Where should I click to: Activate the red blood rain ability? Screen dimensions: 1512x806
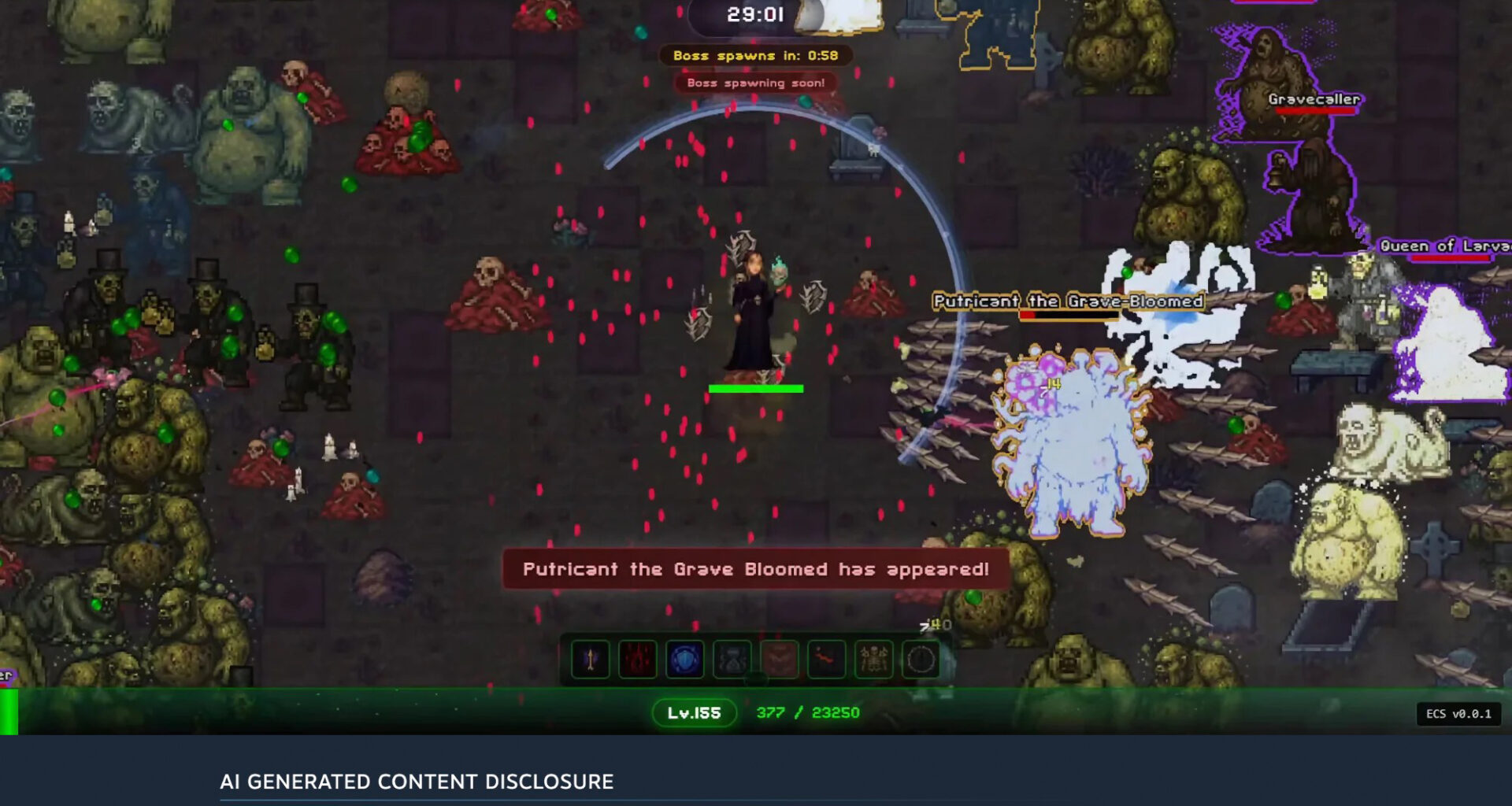[x=638, y=660]
